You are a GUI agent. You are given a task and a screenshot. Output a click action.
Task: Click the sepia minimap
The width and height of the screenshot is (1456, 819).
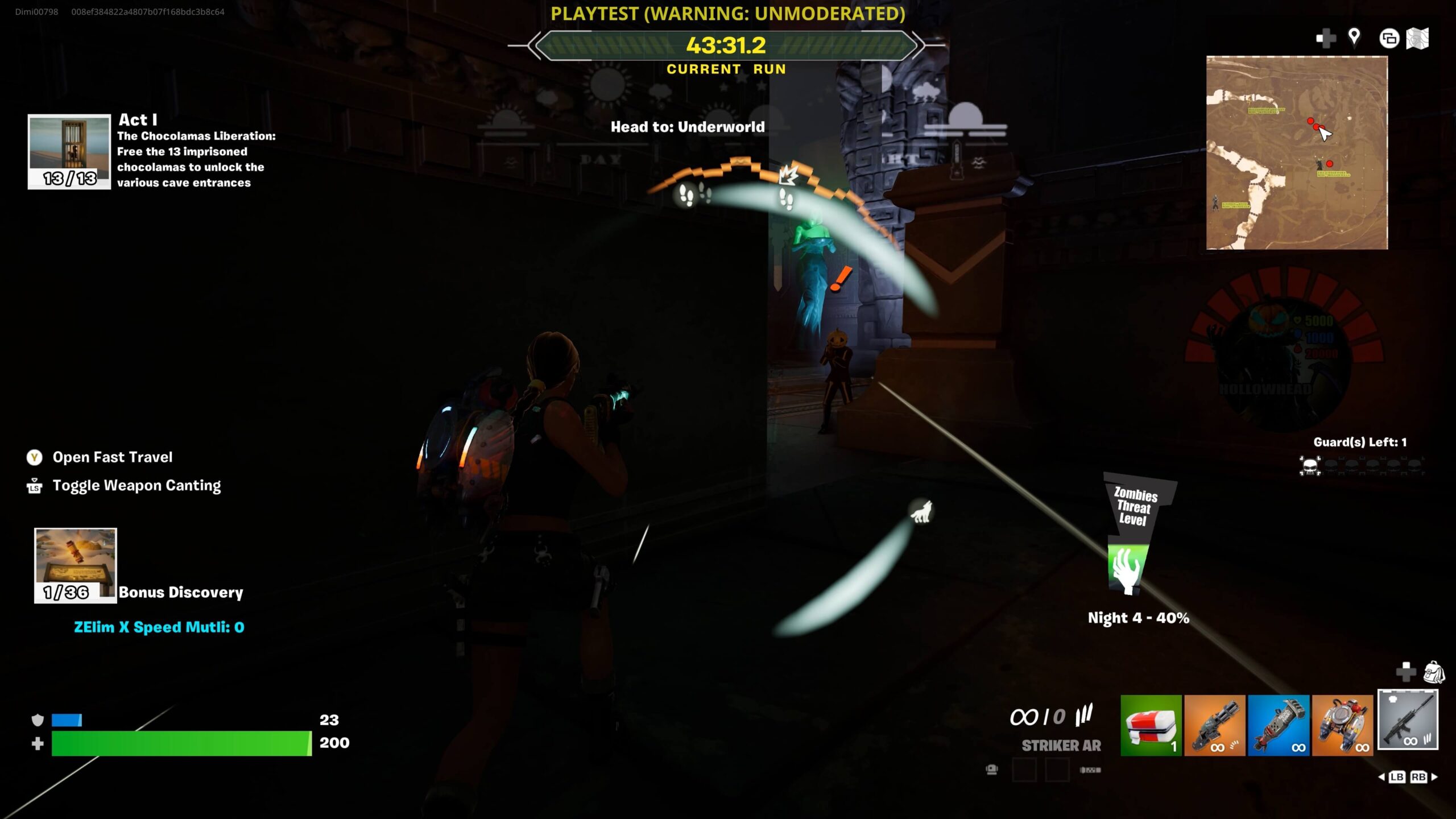[1297, 152]
